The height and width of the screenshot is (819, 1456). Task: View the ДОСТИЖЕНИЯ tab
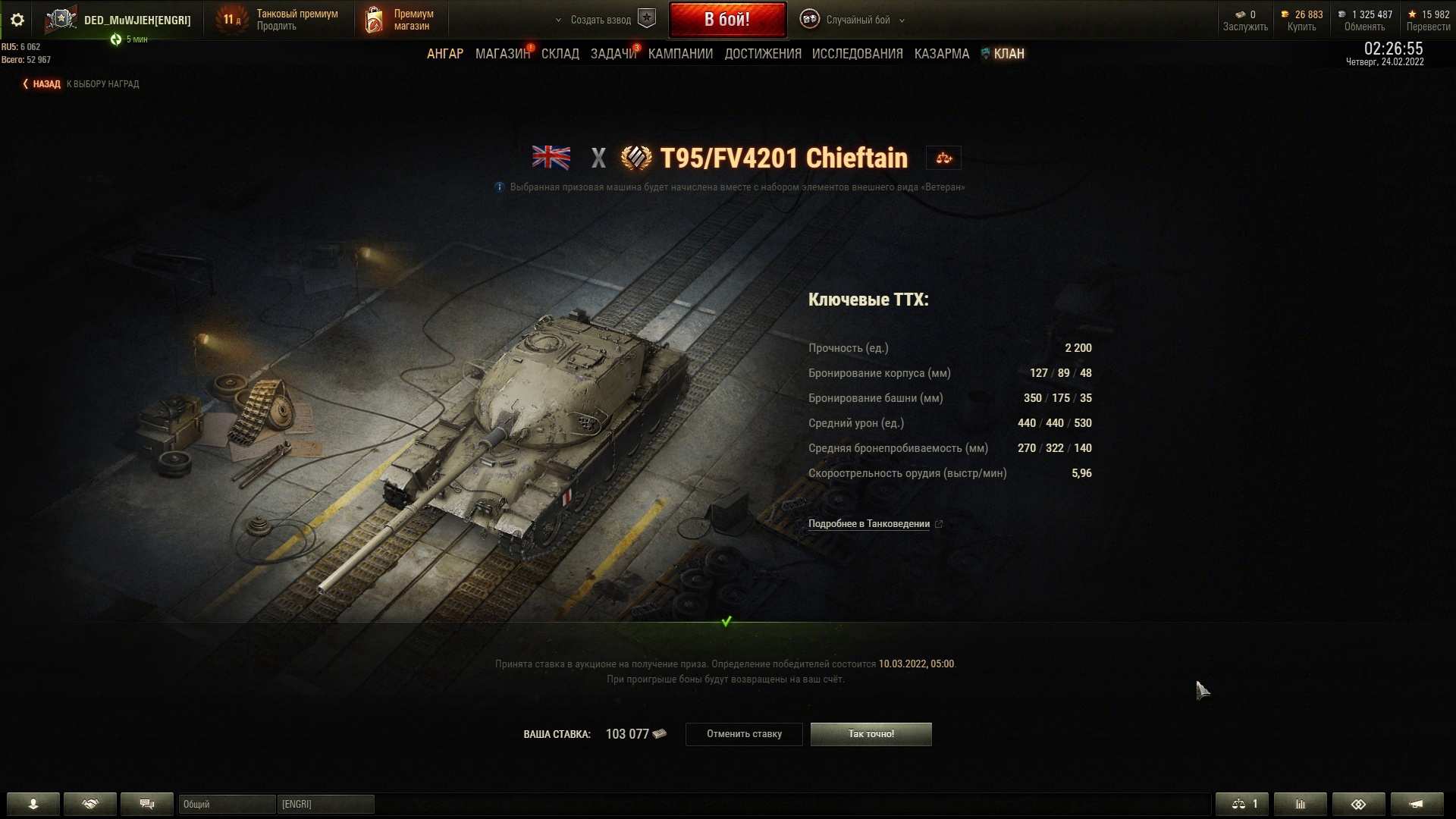pos(762,54)
